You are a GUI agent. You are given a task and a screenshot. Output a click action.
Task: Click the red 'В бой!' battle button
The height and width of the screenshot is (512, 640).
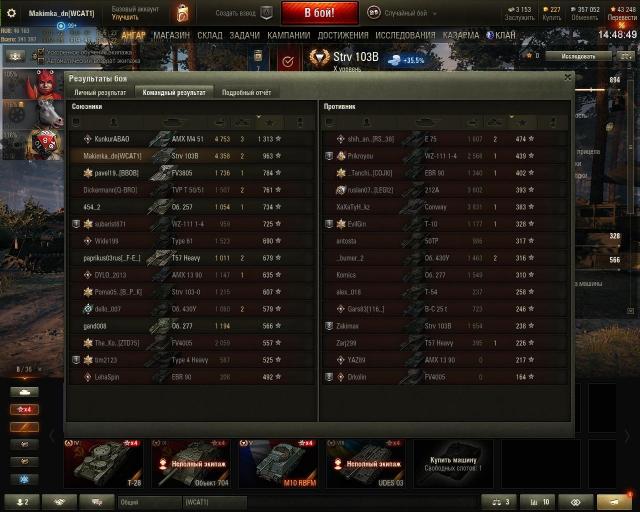point(318,13)
